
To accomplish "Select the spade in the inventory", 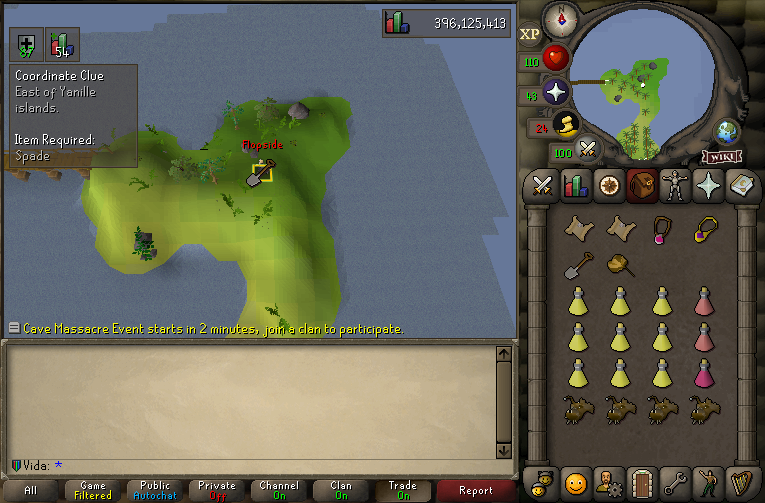I will (x=578, y=265).
